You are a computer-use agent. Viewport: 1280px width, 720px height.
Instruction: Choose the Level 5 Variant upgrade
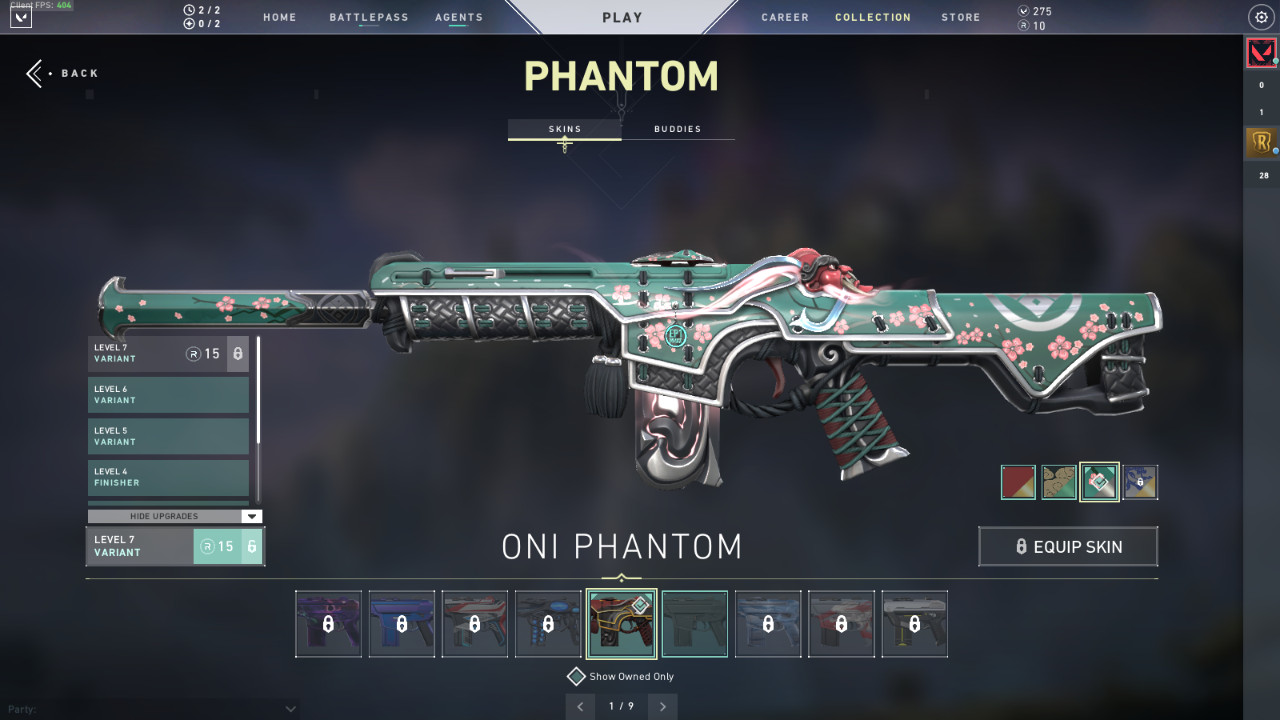168,436
